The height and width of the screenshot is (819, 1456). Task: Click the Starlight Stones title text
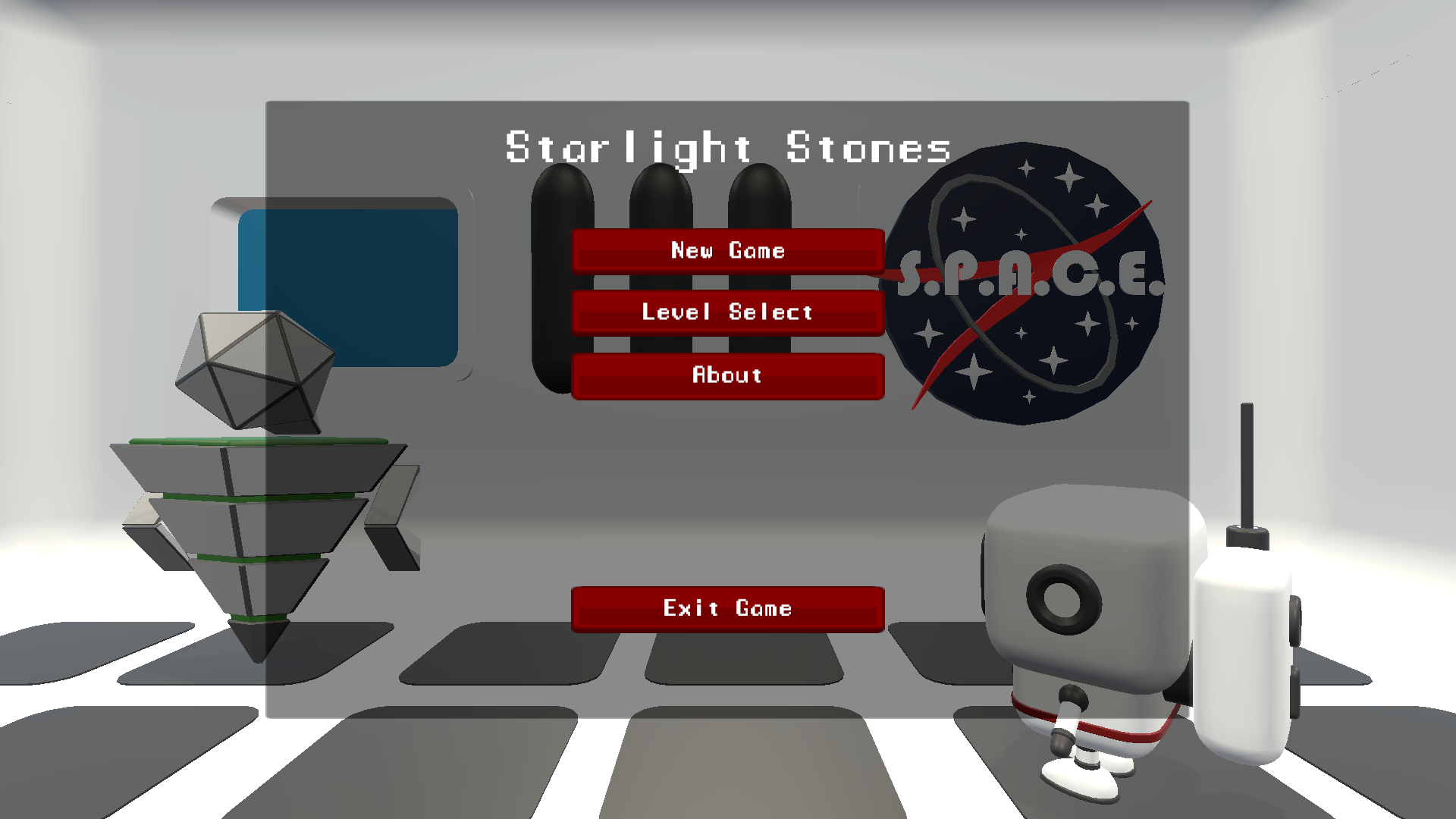726,149
